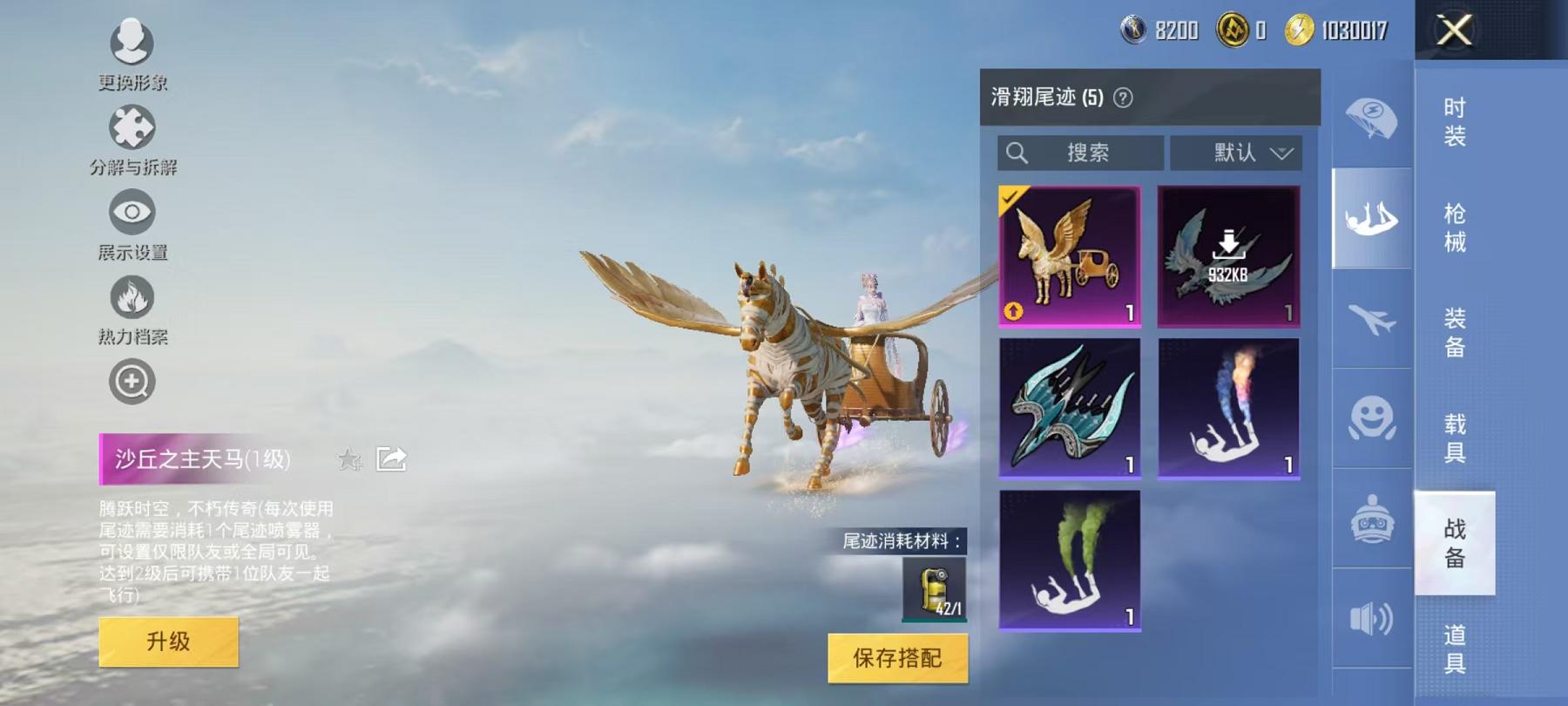Screen dimensions: 1568x706
Task: Select the downloadable 932KB trail item
Action: point(1229,255)
